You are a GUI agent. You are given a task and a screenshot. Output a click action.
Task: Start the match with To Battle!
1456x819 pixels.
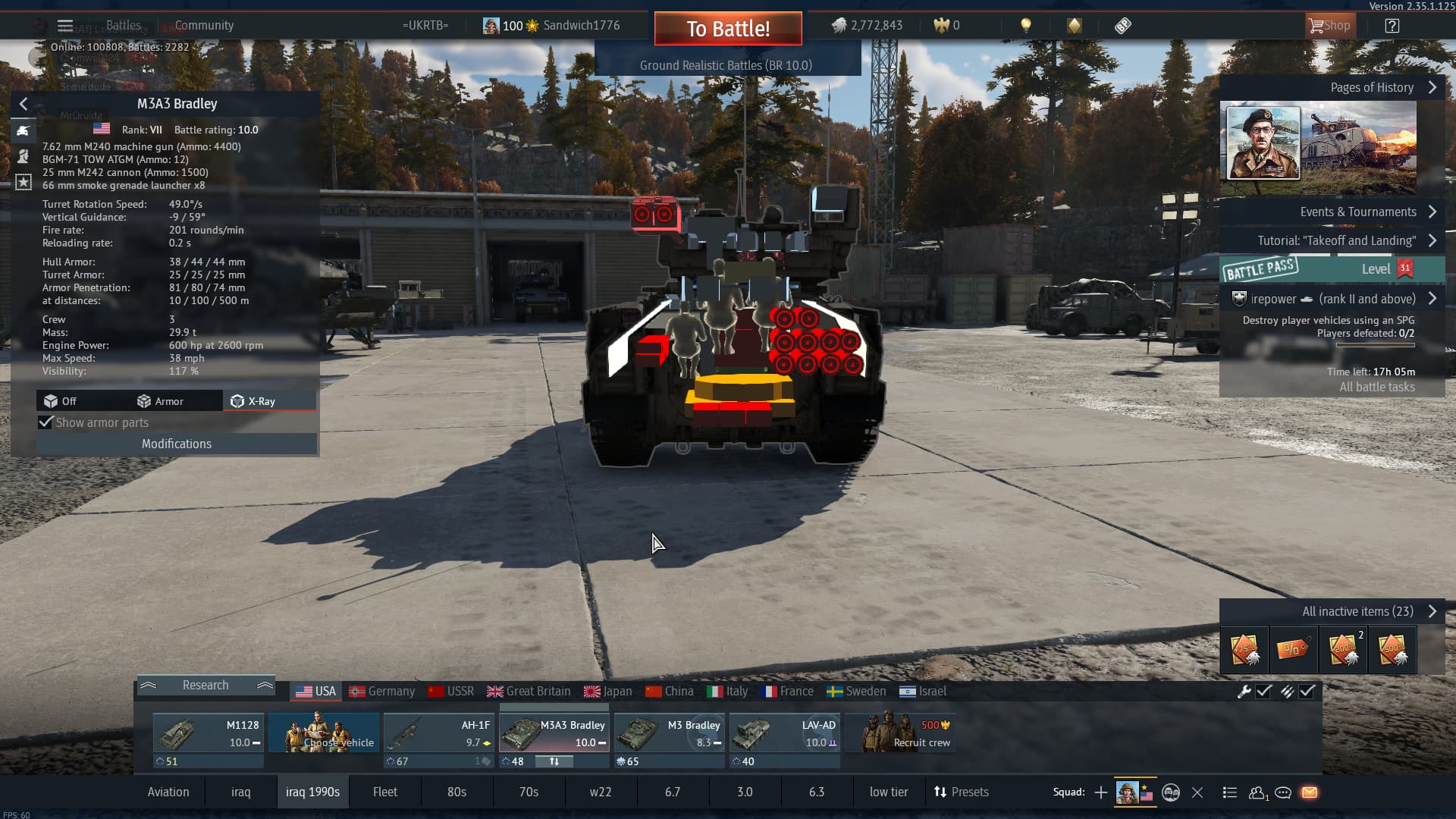[x=728, y=29]
